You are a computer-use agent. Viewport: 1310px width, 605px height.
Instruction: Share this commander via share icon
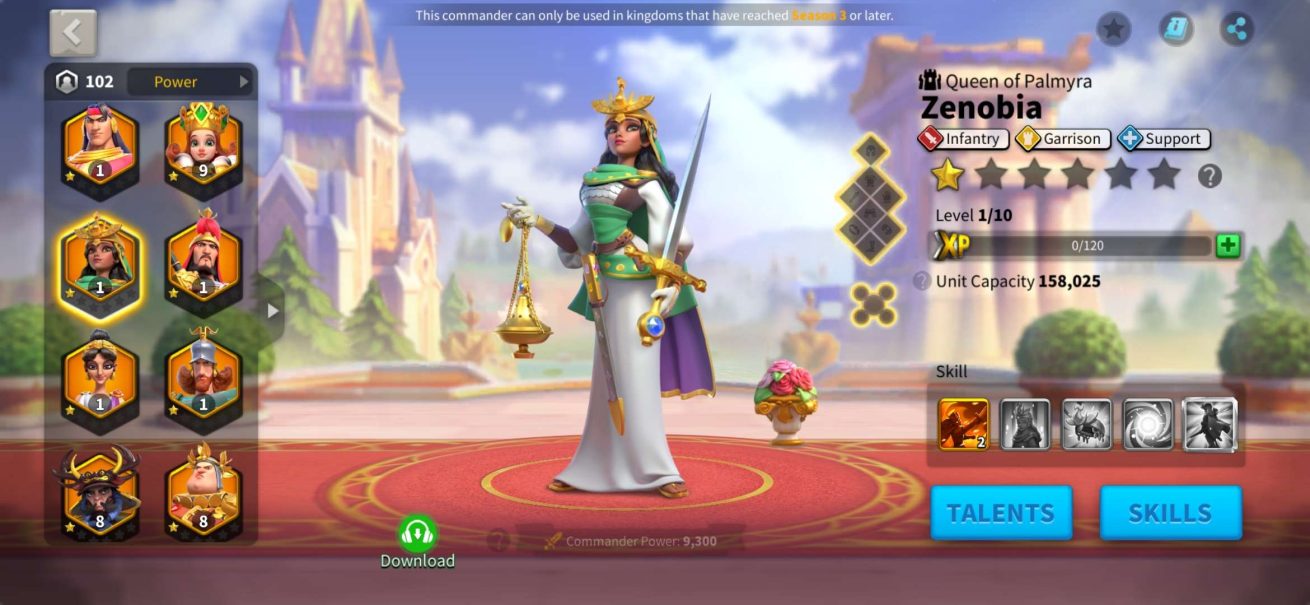1238,28
